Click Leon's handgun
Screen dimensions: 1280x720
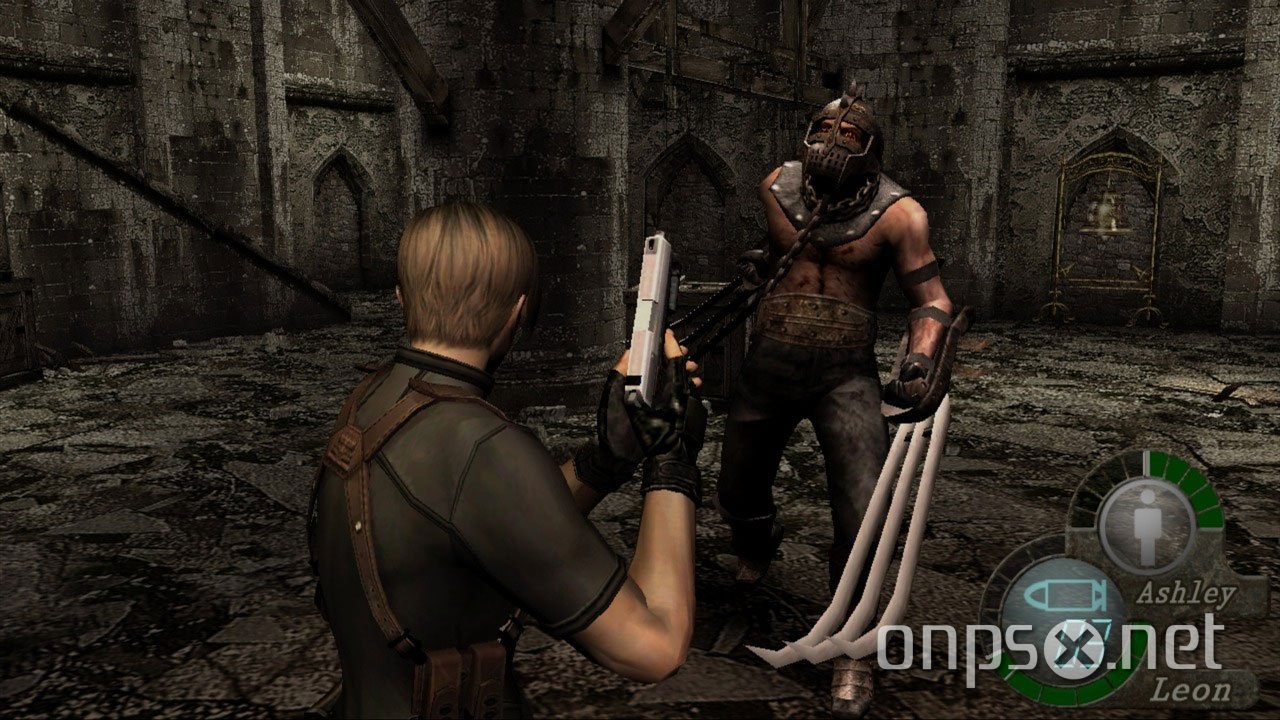pos(648,310)
